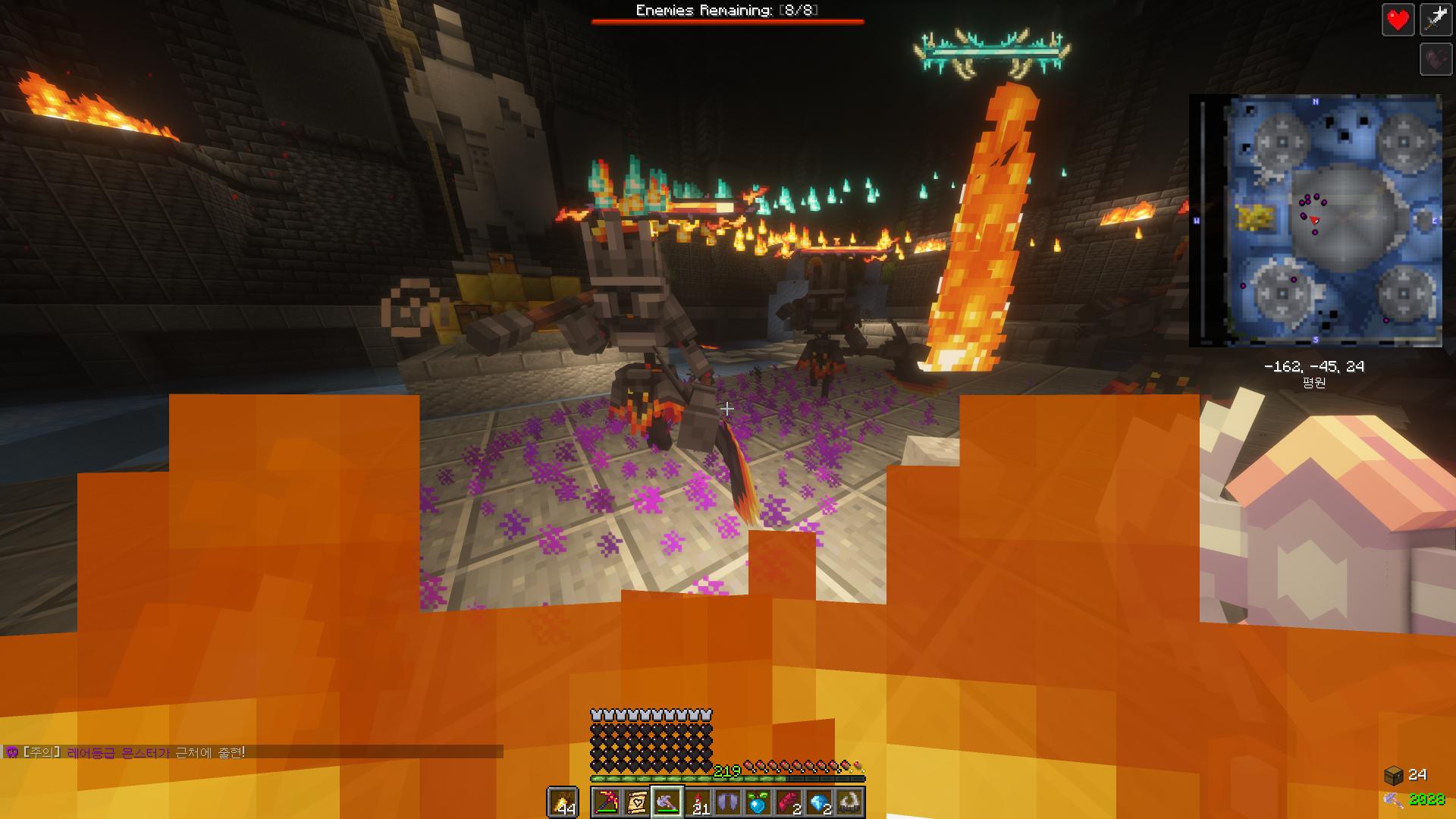Screen dimensions: 1456x819
Task: Select the purple axe hotbar slot
Action: [667, 802]
